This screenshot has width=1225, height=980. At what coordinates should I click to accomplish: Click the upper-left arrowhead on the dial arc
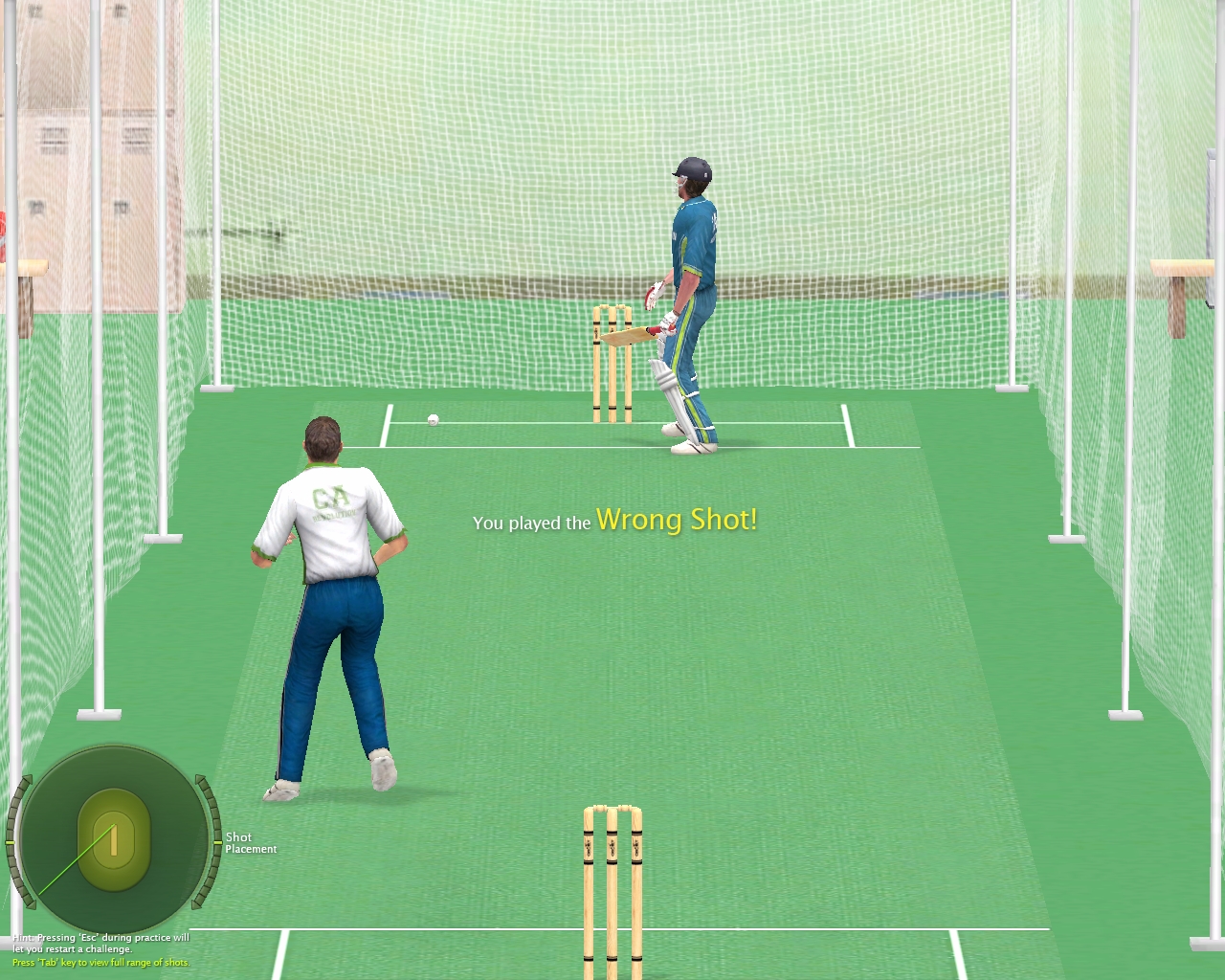click(x=29, y=777)
